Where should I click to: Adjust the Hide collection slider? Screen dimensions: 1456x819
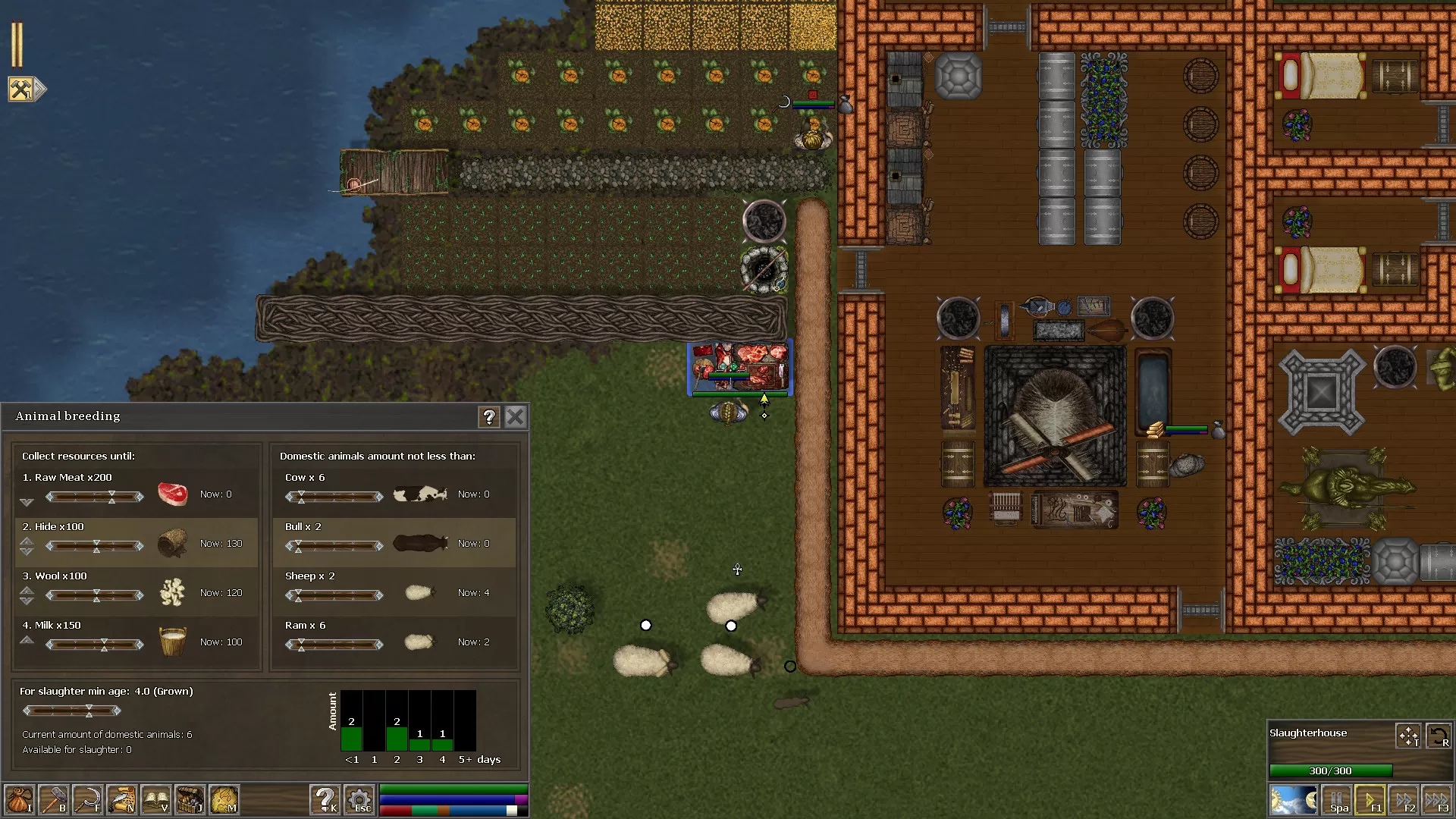click(x=96, y=546)
